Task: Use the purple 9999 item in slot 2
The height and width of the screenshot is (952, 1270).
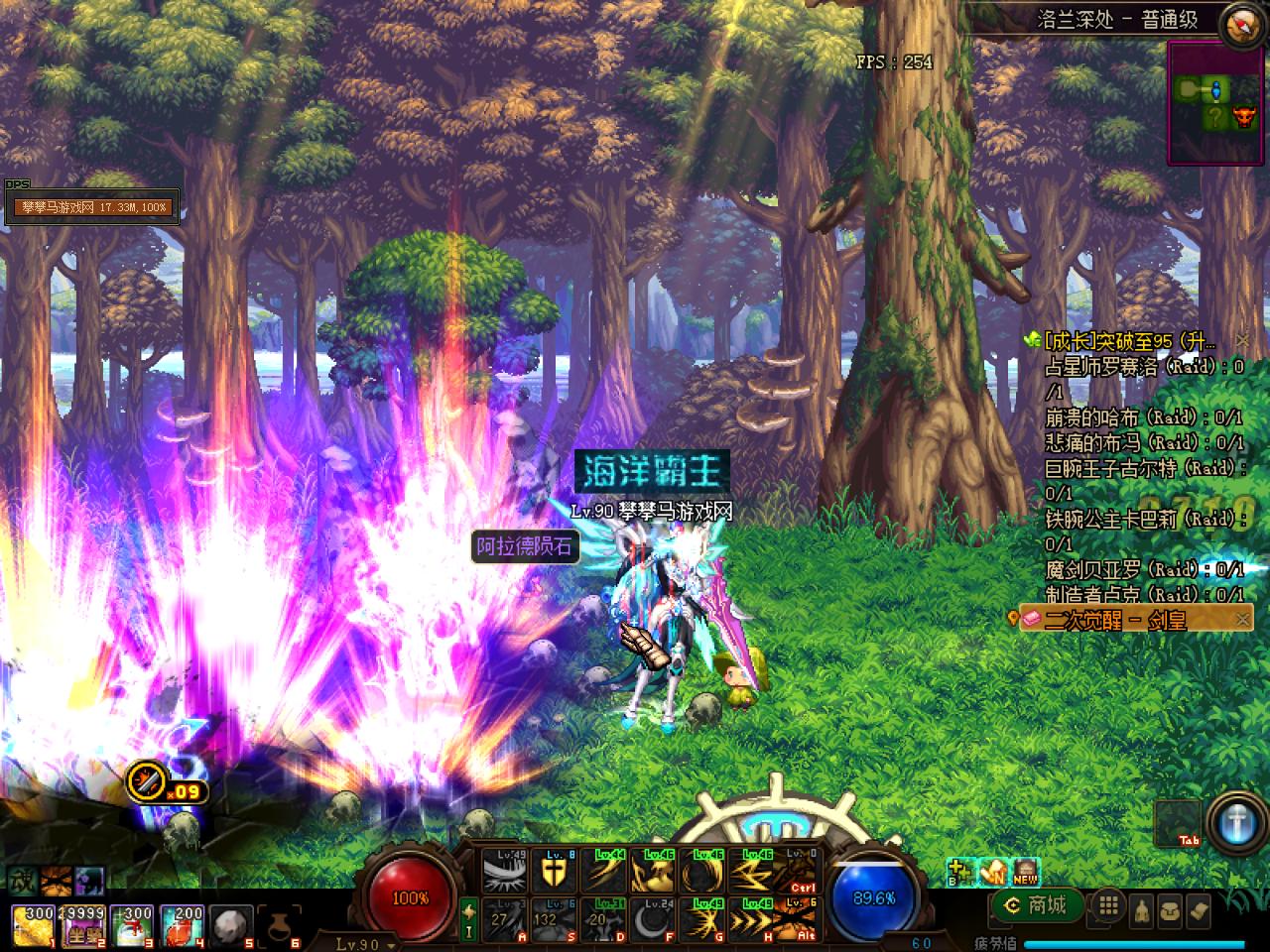Action: [x=82, y=923]
